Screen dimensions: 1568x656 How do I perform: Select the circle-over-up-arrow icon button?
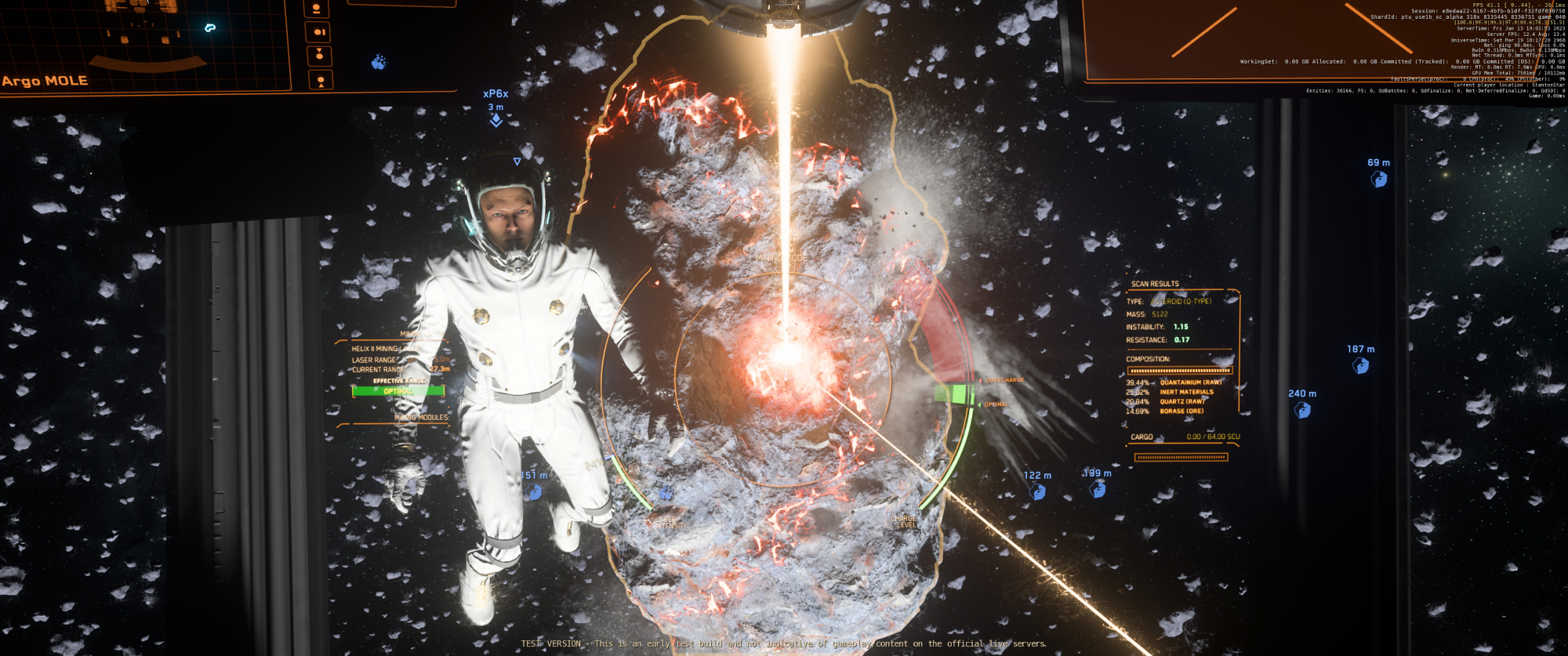(320, 80)
